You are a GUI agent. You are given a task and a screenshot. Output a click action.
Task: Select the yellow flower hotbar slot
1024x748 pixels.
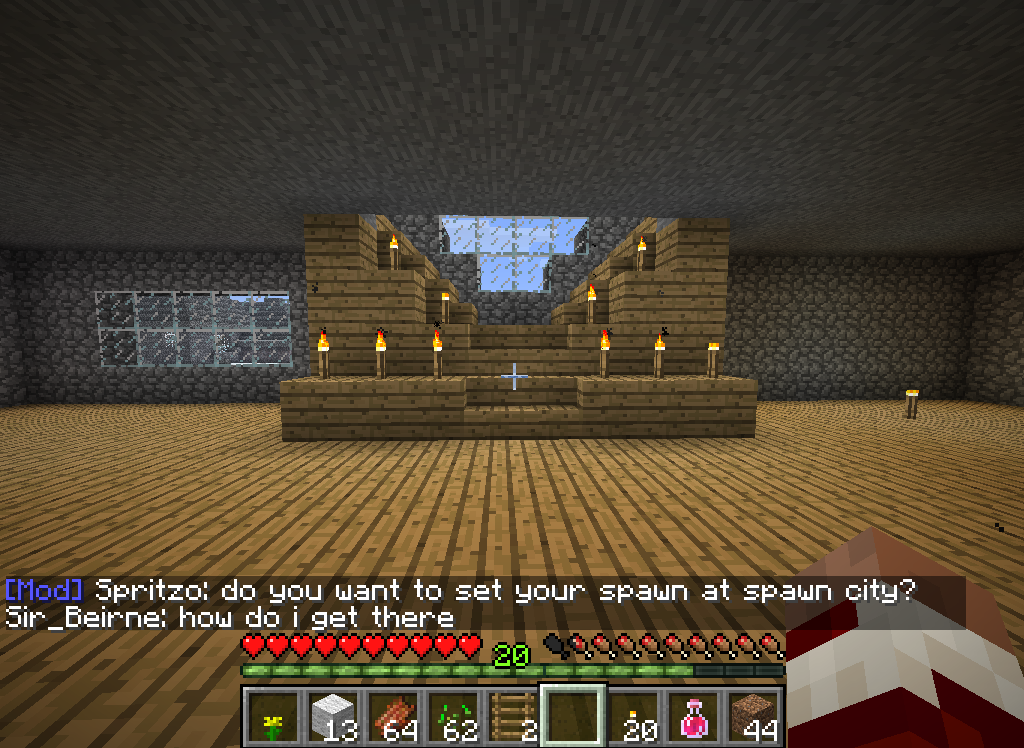coord(272,717)
